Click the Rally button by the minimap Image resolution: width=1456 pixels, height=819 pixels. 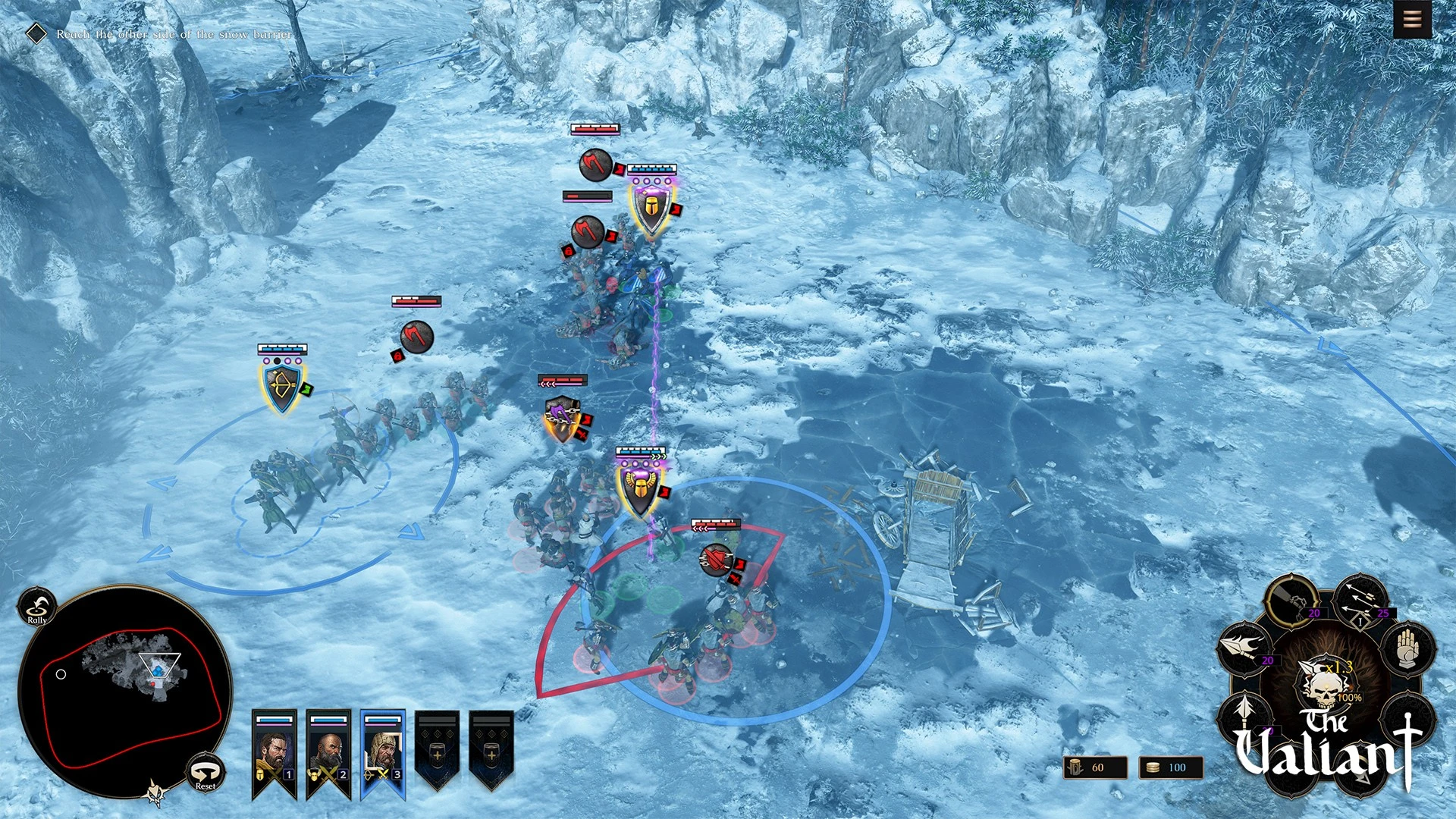pyautogui.click(x=36, y=607)
